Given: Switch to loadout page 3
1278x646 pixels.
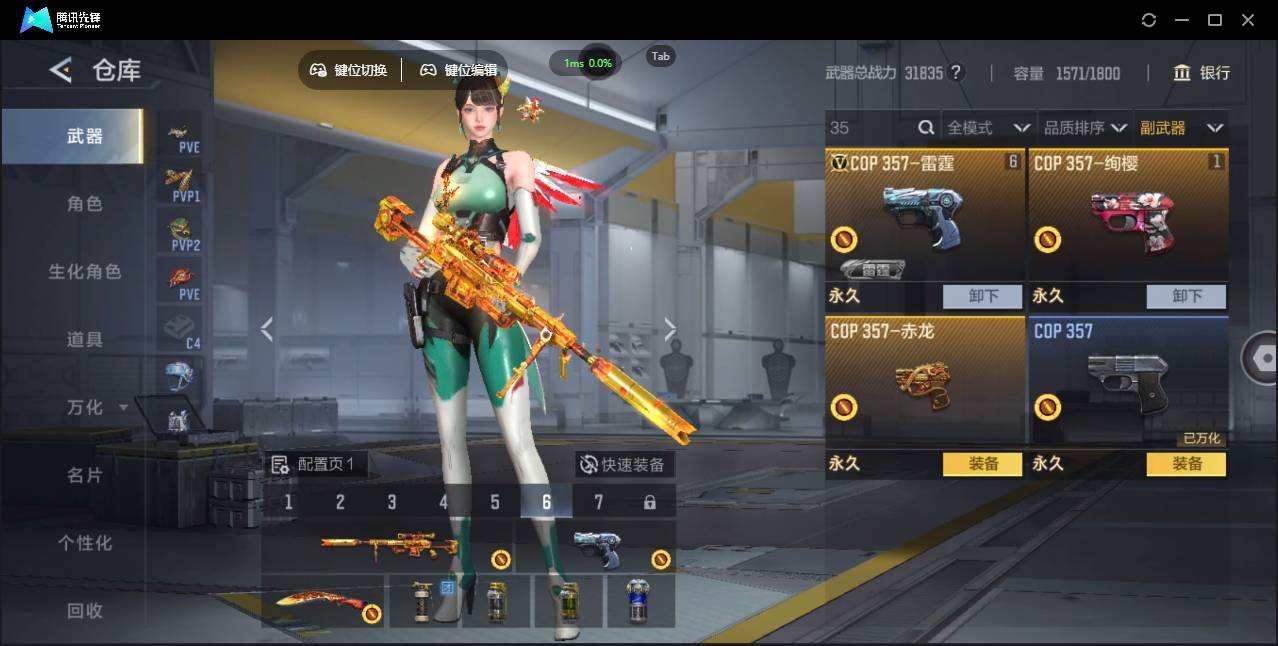Looking at the screenshot, I should point(392,502).
